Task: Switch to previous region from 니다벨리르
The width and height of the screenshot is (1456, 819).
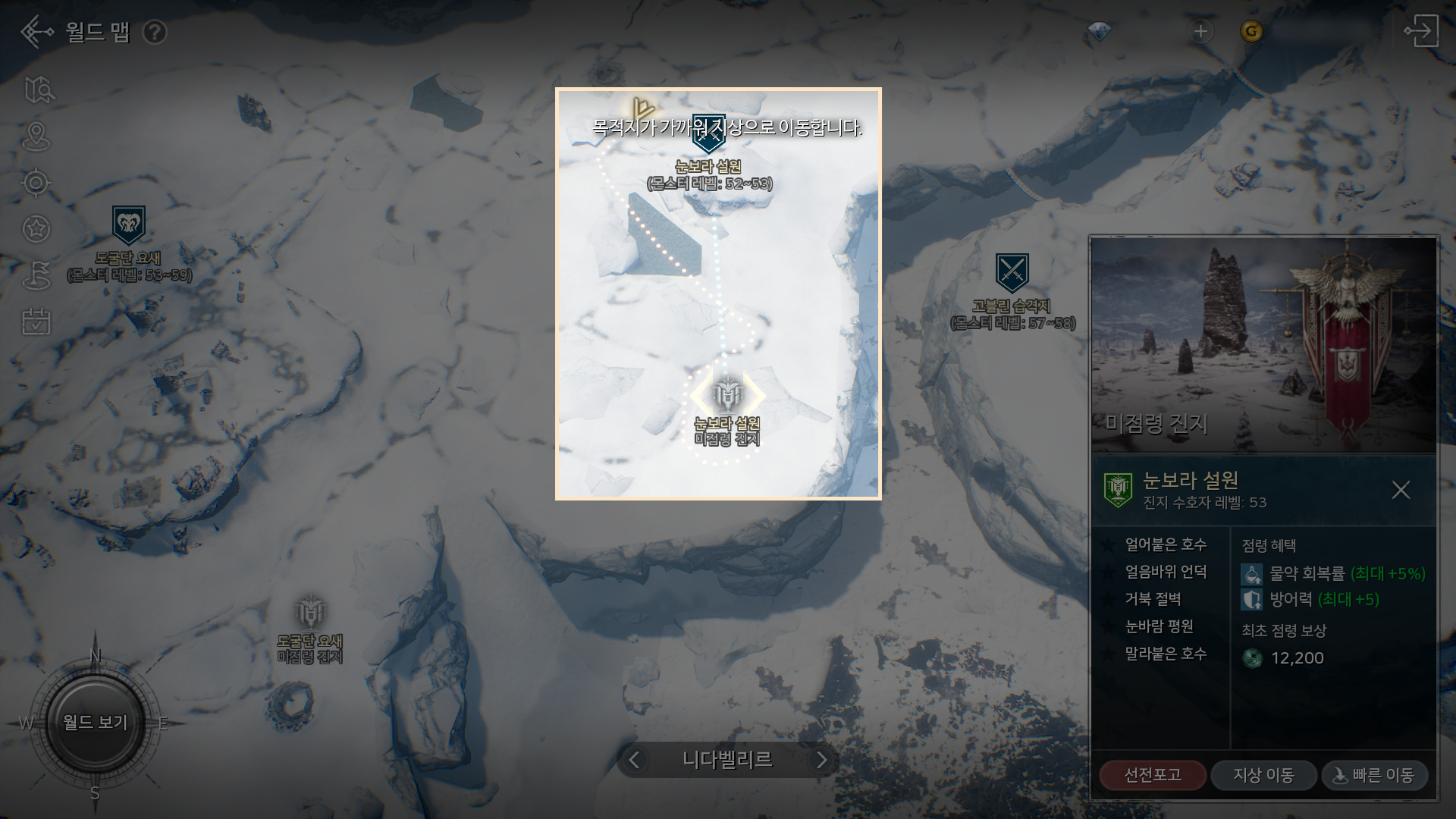Action: 635,760
